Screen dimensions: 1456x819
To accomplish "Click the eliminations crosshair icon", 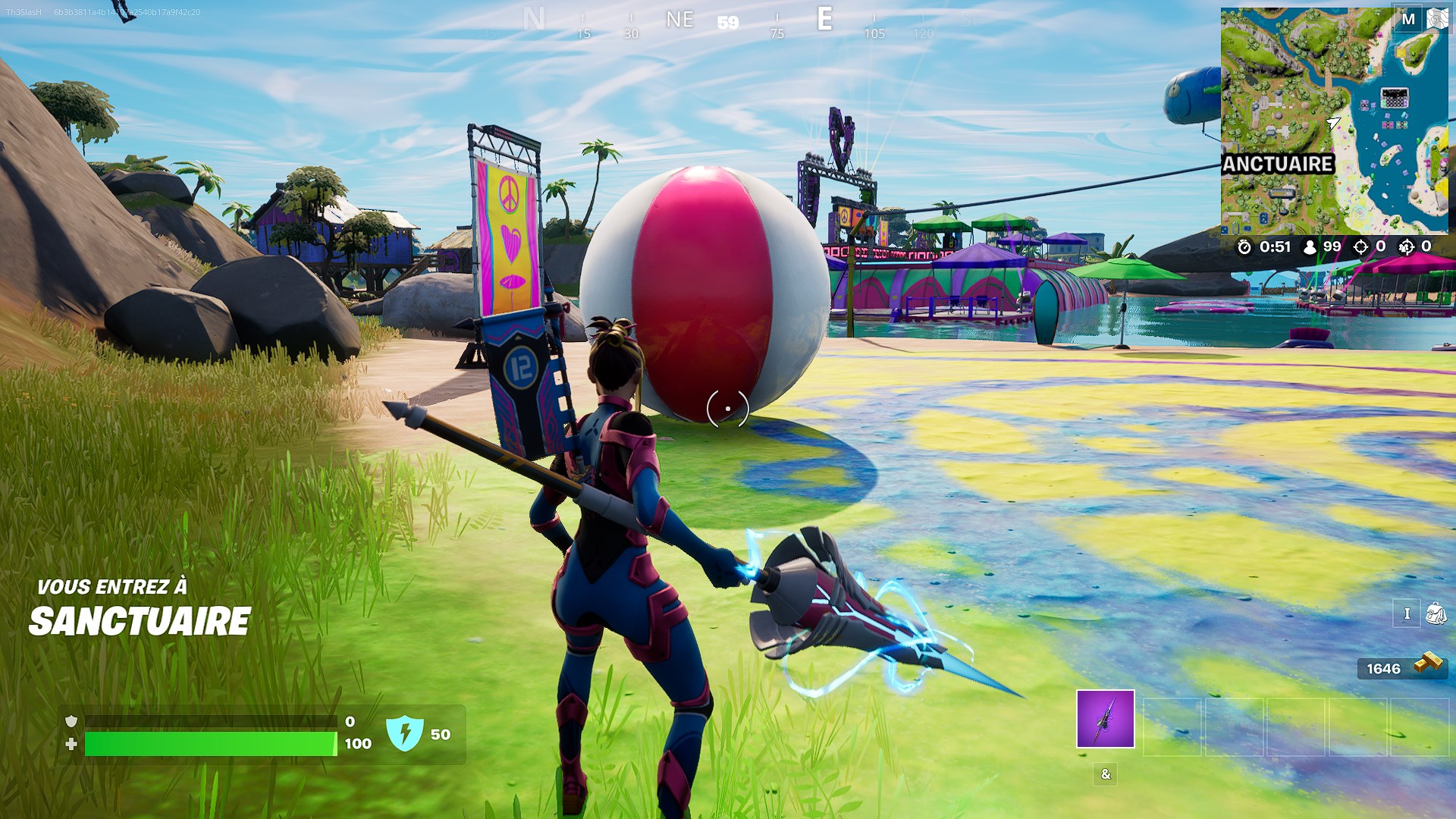I will click(1360, 246).
